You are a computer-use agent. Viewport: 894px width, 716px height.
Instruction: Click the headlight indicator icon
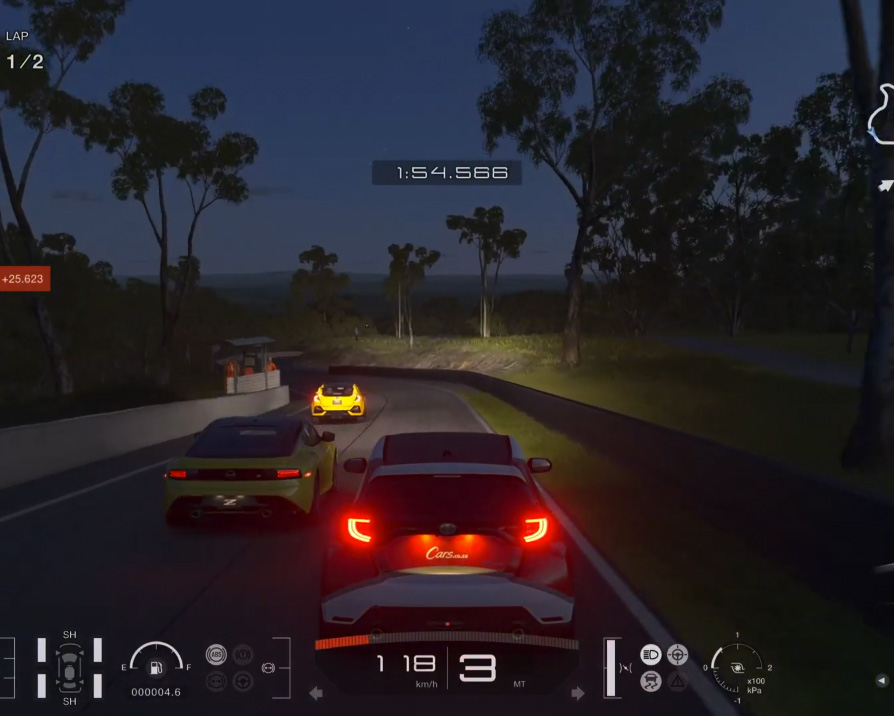(651, 655)
